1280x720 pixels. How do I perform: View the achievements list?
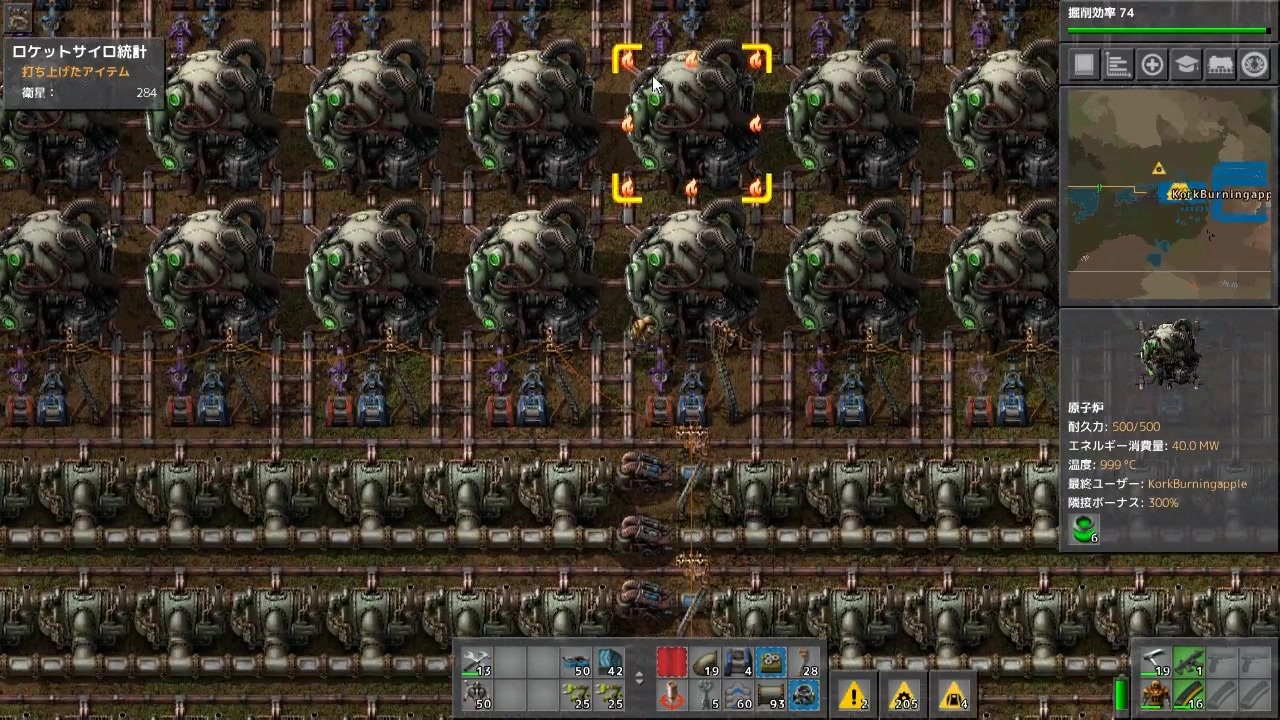(x=1256, y=64)
